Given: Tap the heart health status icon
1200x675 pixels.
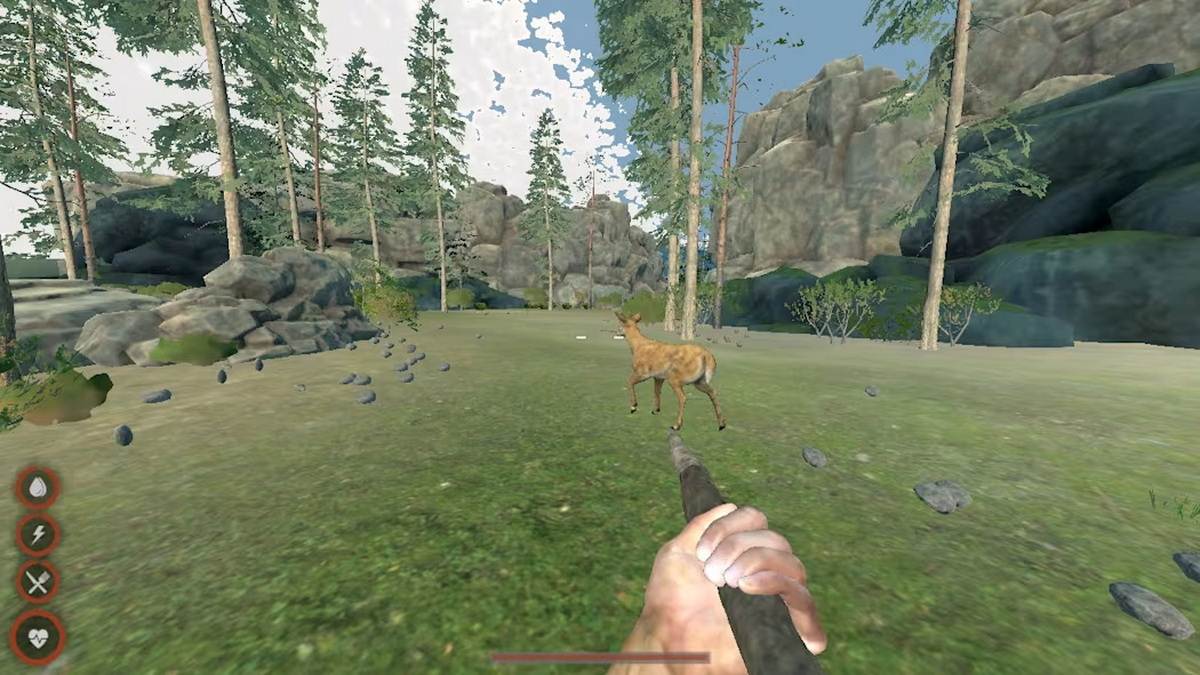Looking at the screenshot, I should coord(38,636).
